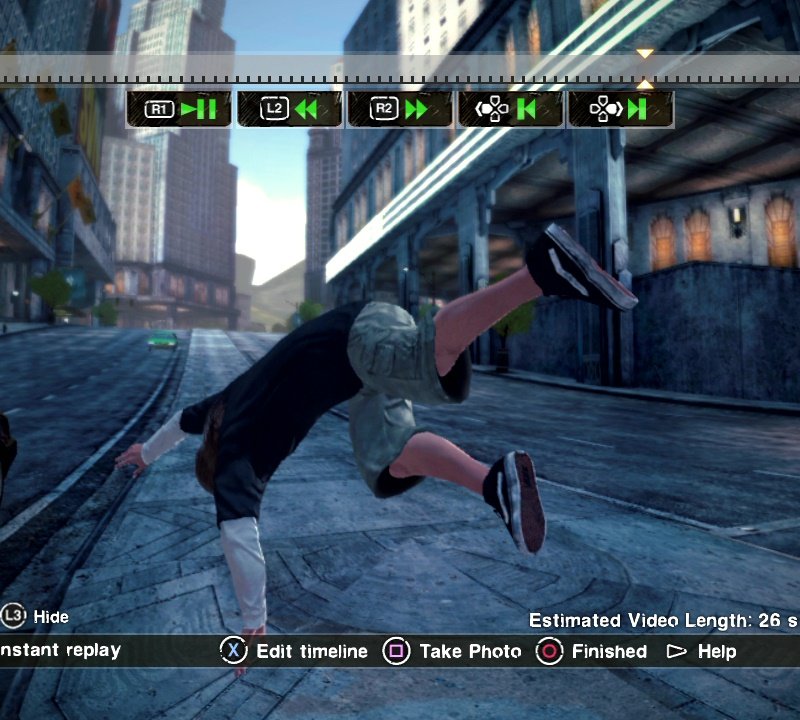
Task: Select the Edit timeline option
Action: (x=295, y=651)
